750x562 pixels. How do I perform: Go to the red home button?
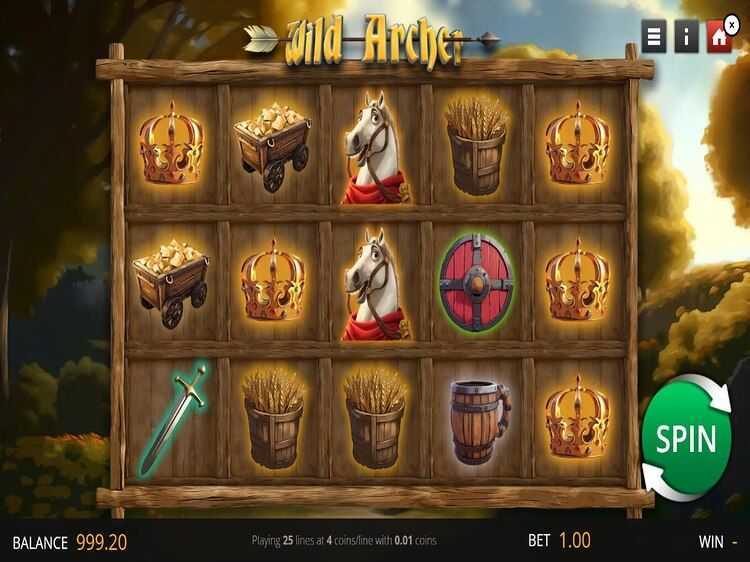[718, 38]
